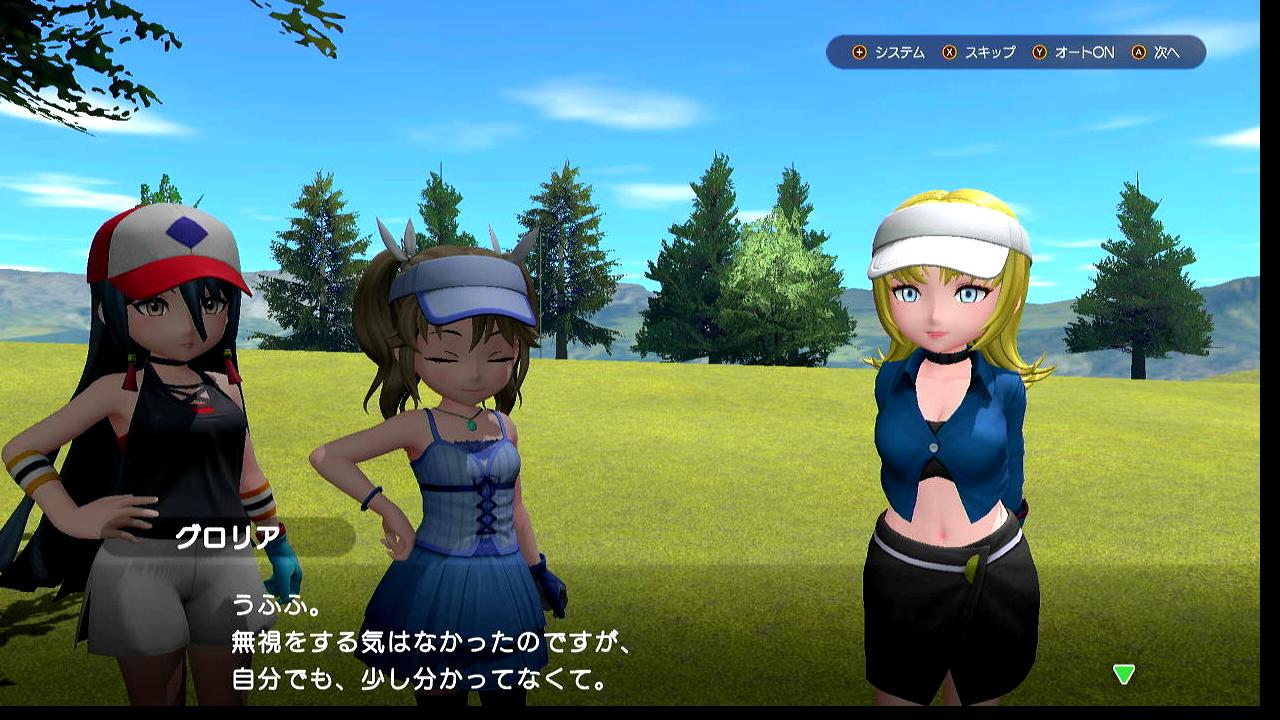Click the green dialogue advance arrow
Viewport: 1280px width, 720px height.
[1124, 674]
